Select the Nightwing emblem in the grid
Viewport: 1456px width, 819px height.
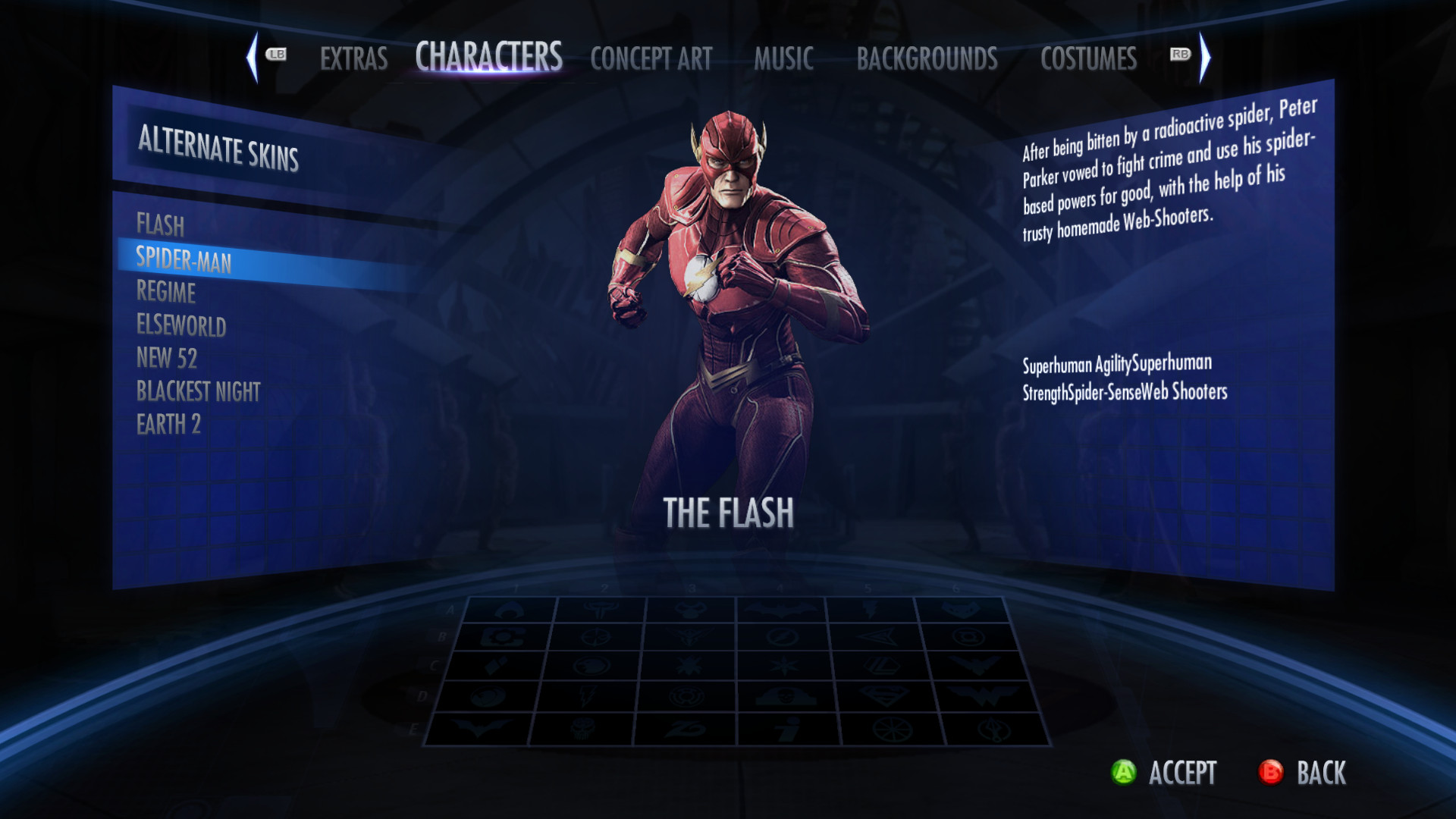(x=974, y=667)
